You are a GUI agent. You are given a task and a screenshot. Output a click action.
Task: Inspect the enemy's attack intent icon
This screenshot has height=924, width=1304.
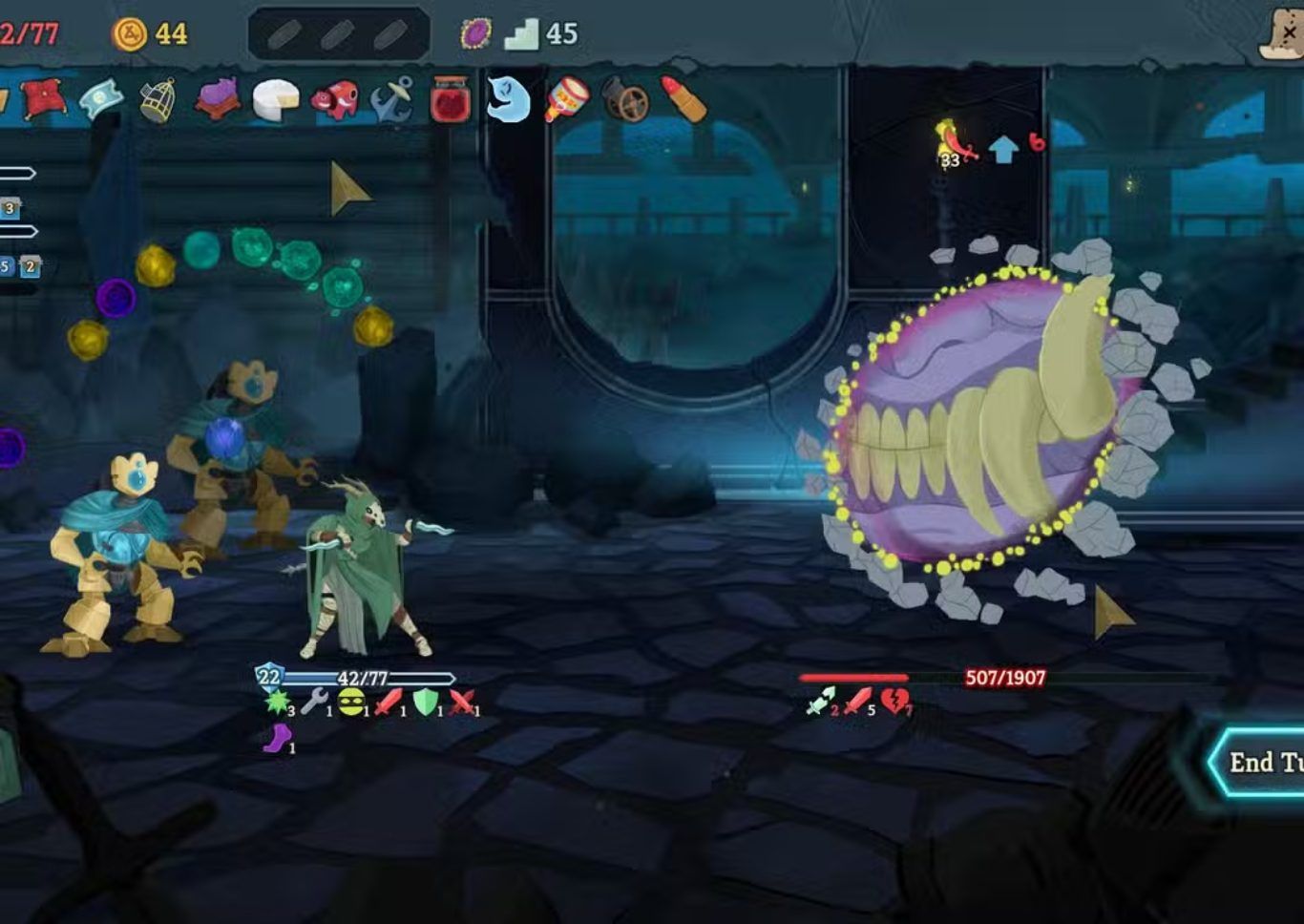956,145
